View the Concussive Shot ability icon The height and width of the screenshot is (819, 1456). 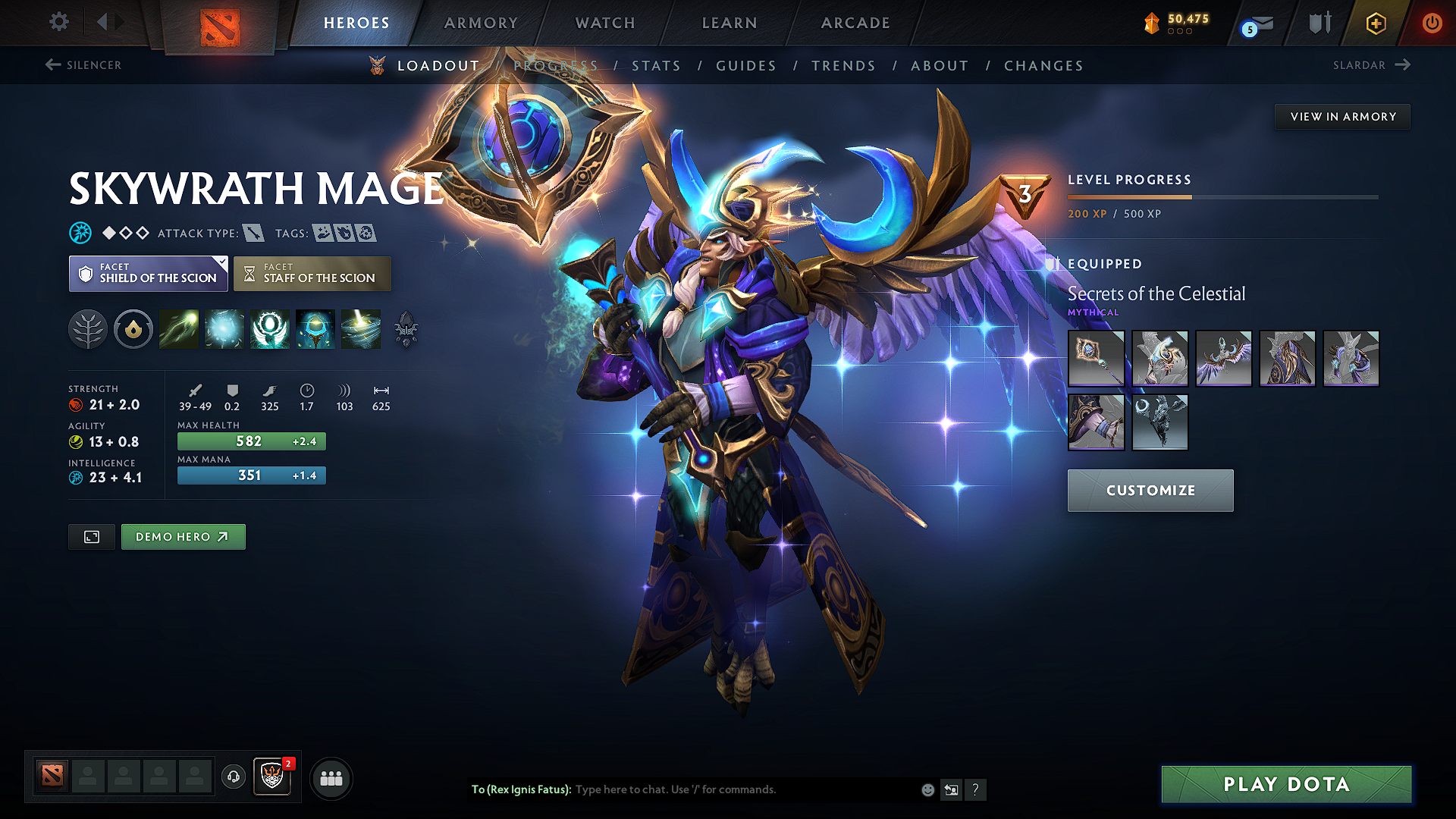[x=224, y=329]
